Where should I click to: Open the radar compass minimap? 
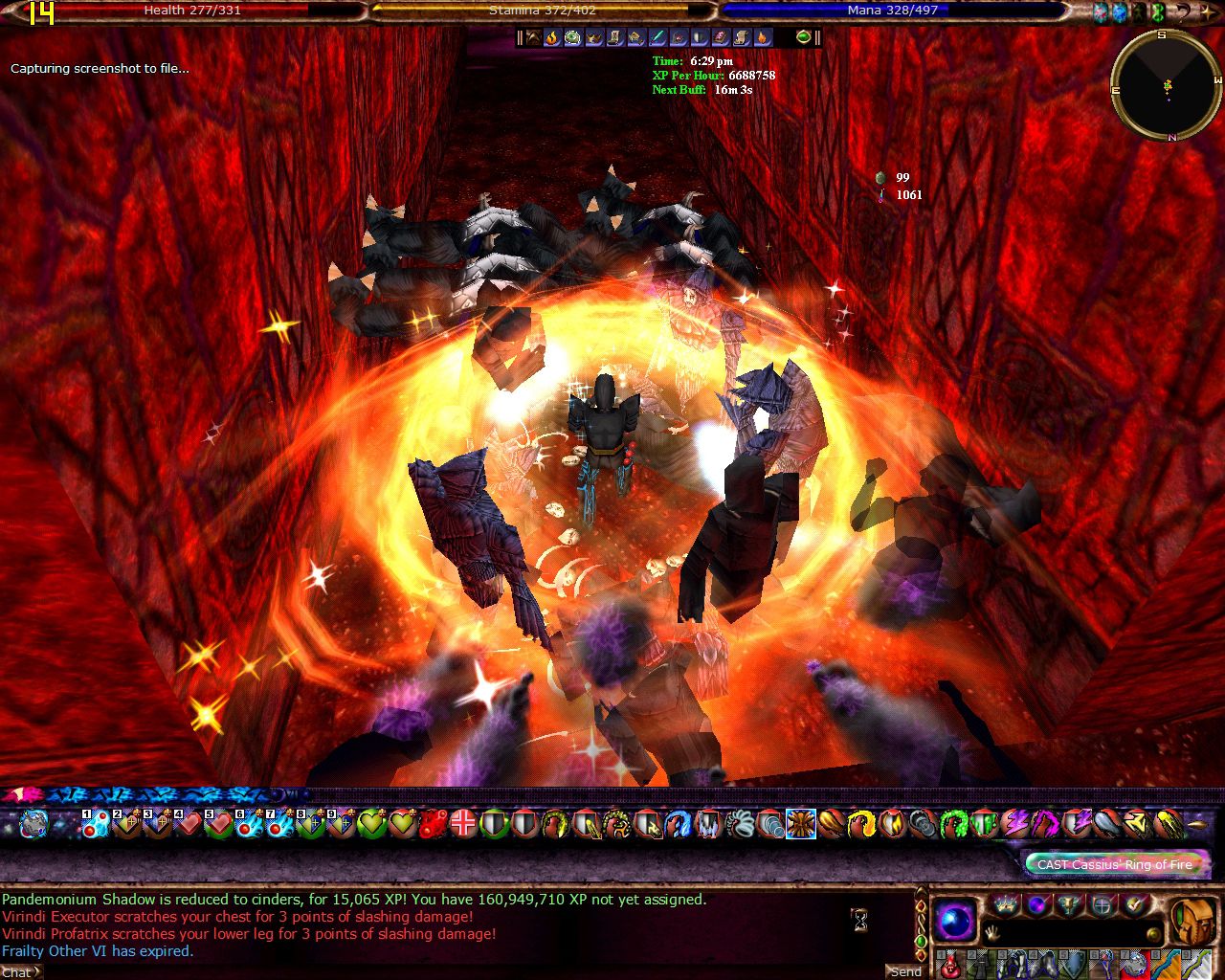1167,86
